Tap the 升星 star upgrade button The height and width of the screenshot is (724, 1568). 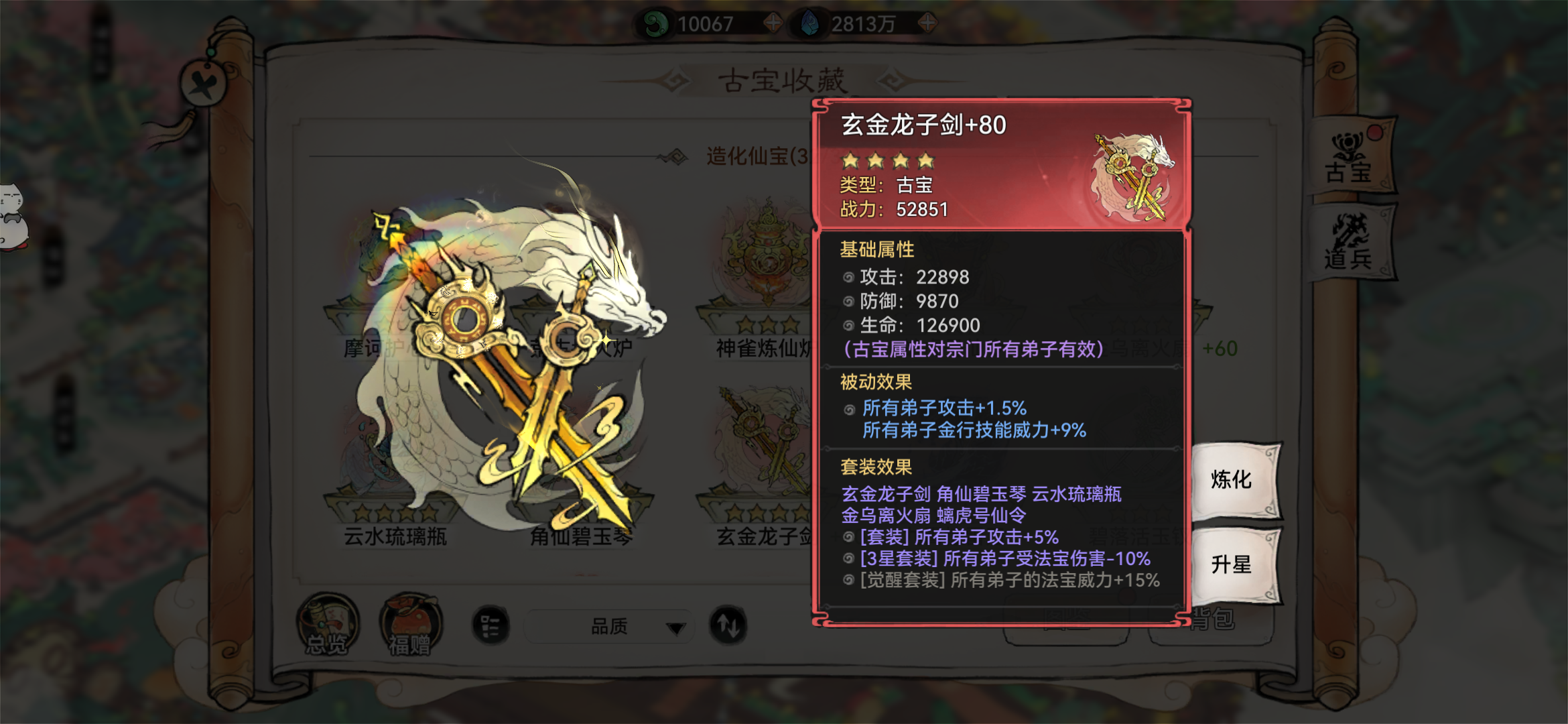pyautogui.click(x=1233, y=565)
